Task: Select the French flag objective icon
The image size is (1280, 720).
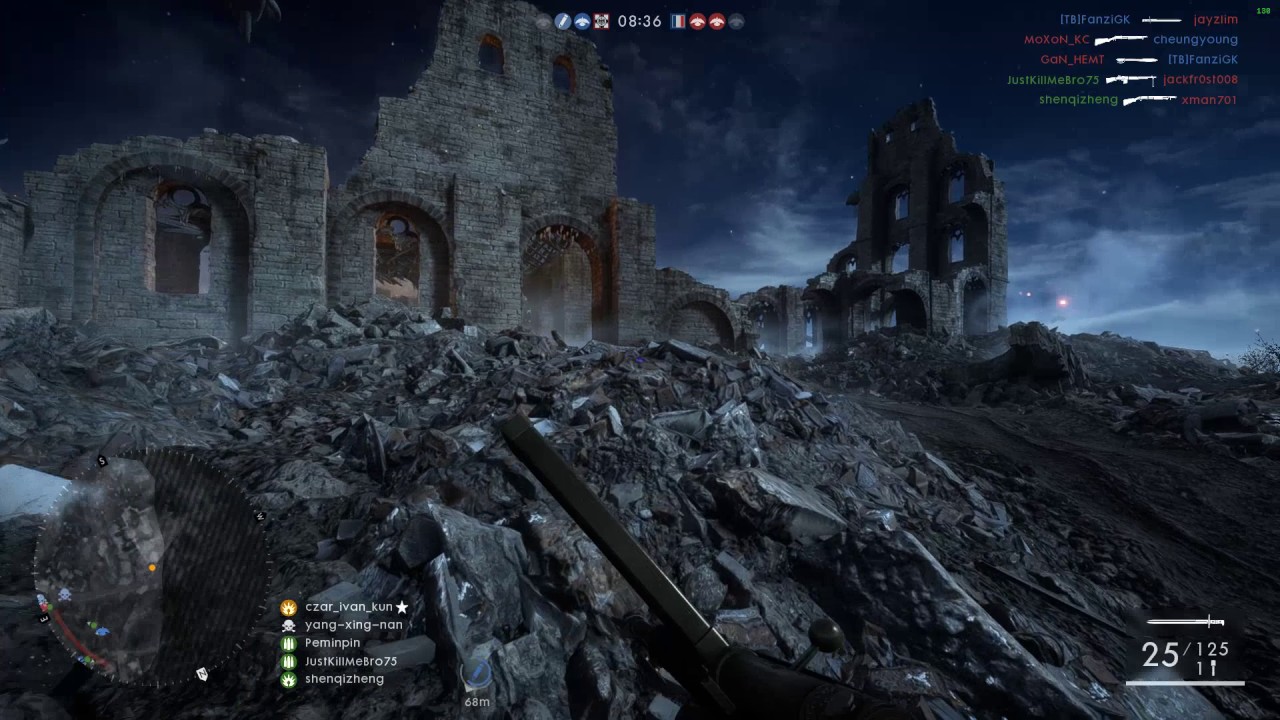Action: tap(679, 21)
